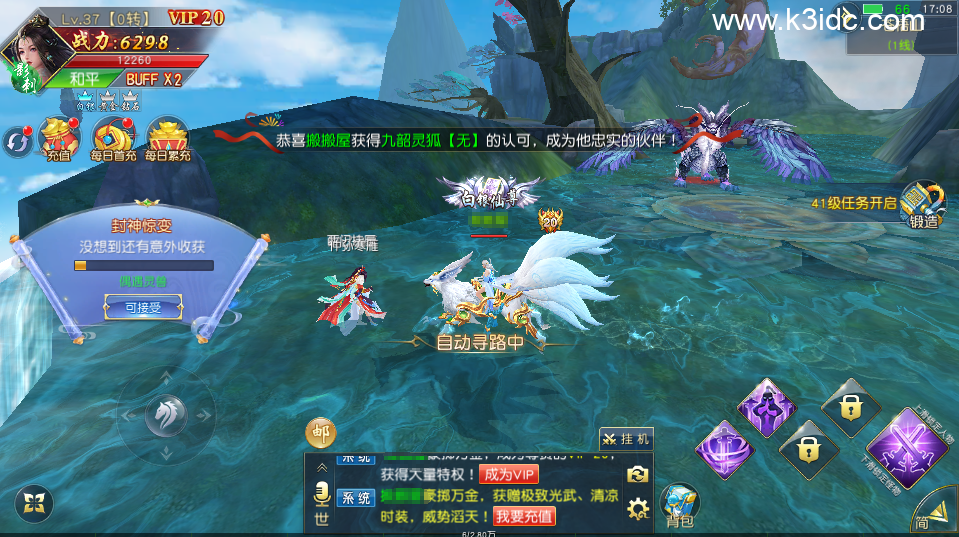
Task: Activate the purple spinning slash skill
Action: 724,449
